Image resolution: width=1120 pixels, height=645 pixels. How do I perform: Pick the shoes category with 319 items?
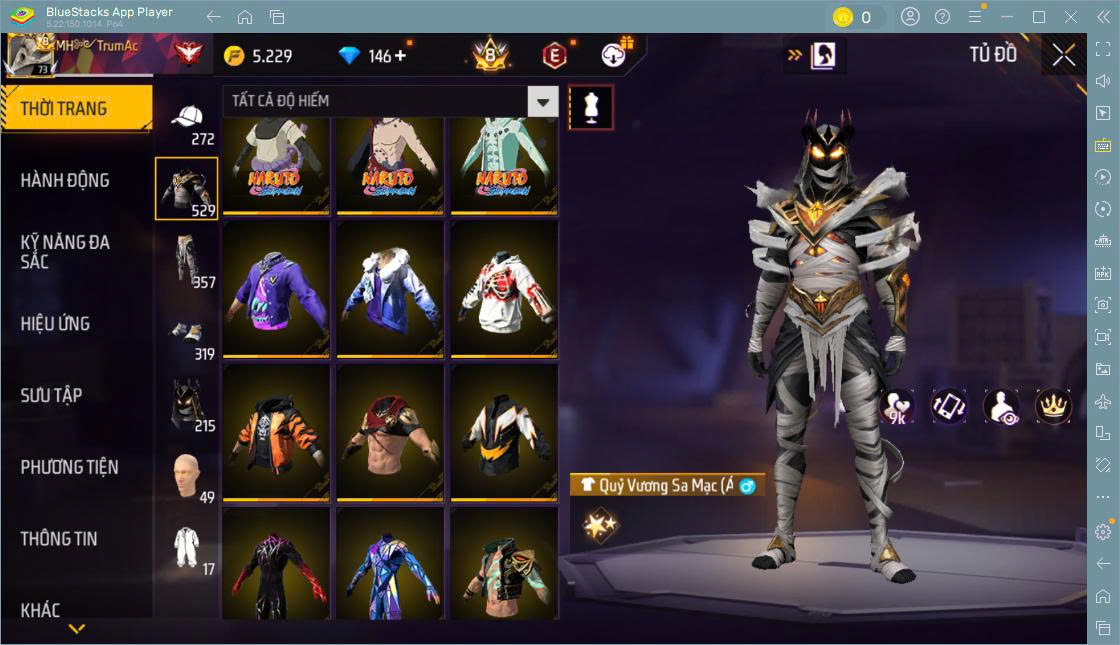(187, 337)
